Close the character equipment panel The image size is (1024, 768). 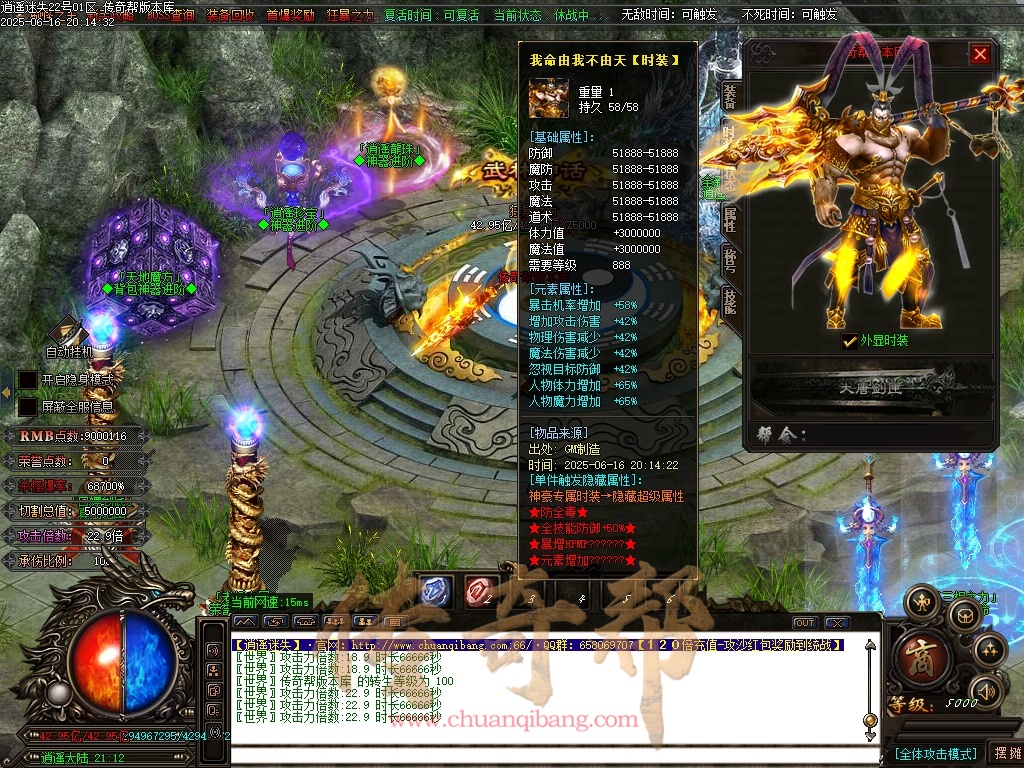click(980, 54)
